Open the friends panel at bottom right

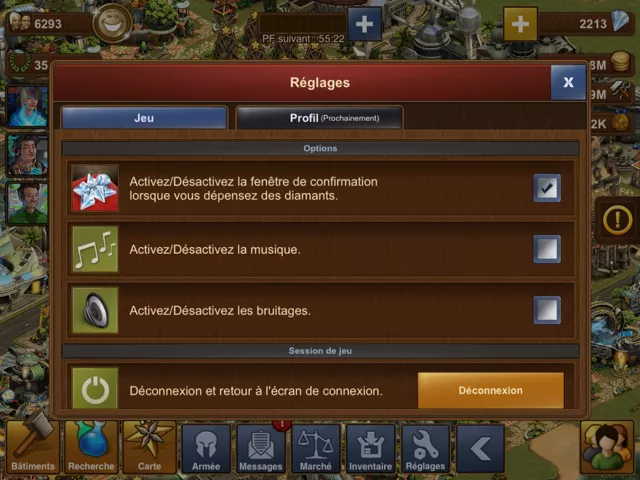click(606, 448)
